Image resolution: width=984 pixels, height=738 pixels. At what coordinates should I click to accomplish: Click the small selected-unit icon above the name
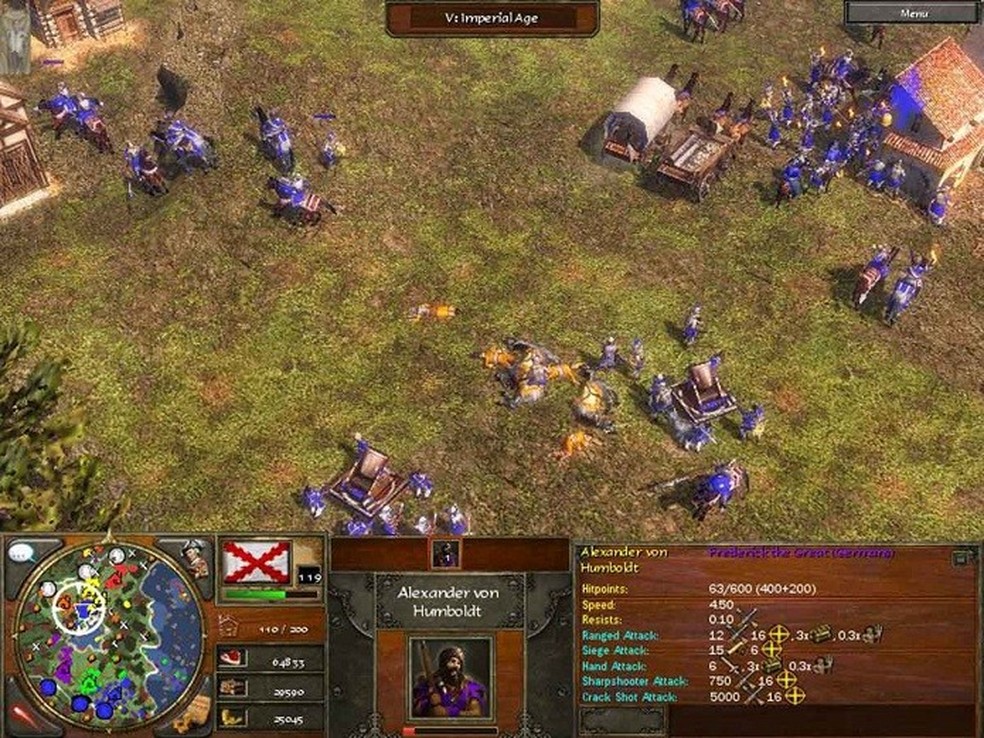click(x=446, y=553)
